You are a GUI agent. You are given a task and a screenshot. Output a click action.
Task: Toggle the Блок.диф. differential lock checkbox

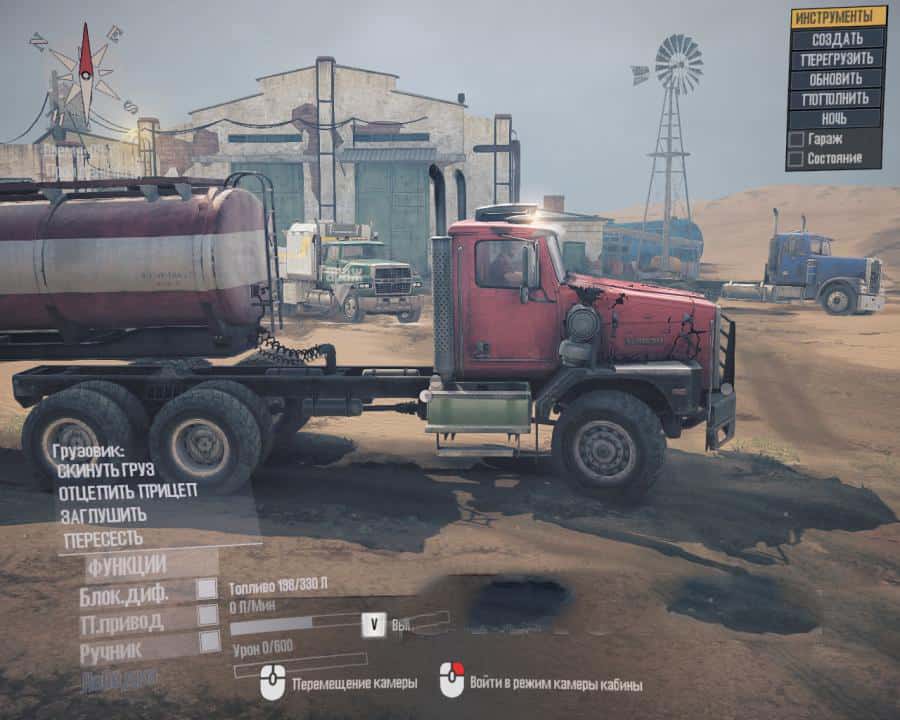click(206, 589)
